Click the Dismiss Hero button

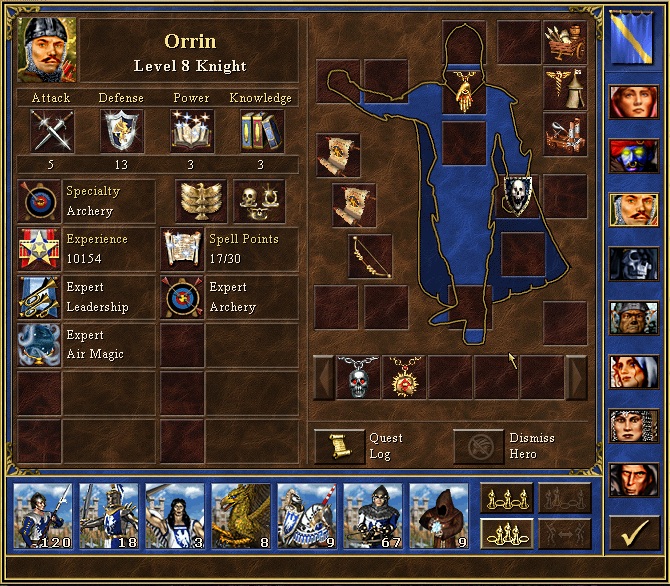coord(478,446)
